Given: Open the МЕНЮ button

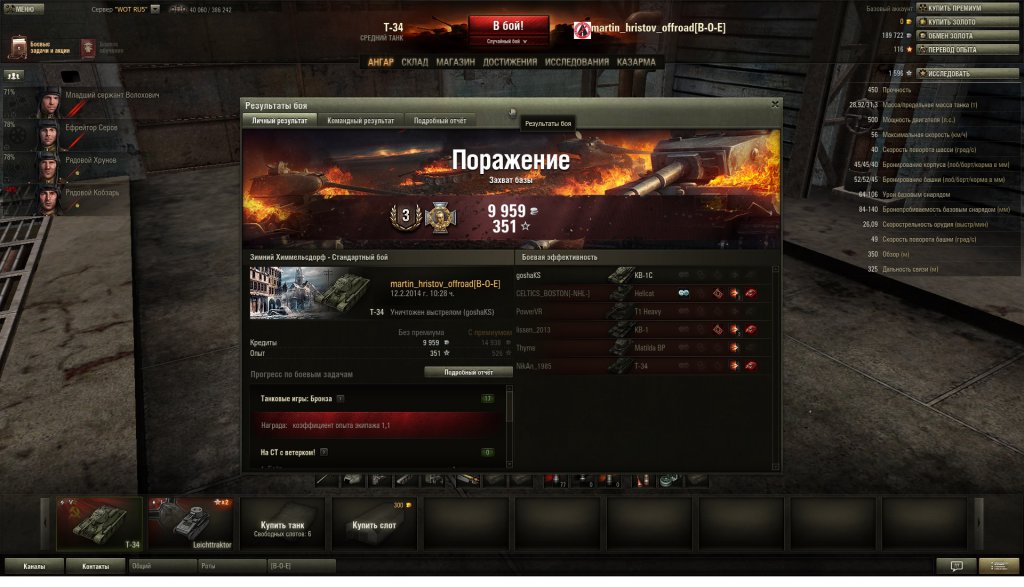Looking at the screenshot, I should pyautogui.click(x=22, y=8).
